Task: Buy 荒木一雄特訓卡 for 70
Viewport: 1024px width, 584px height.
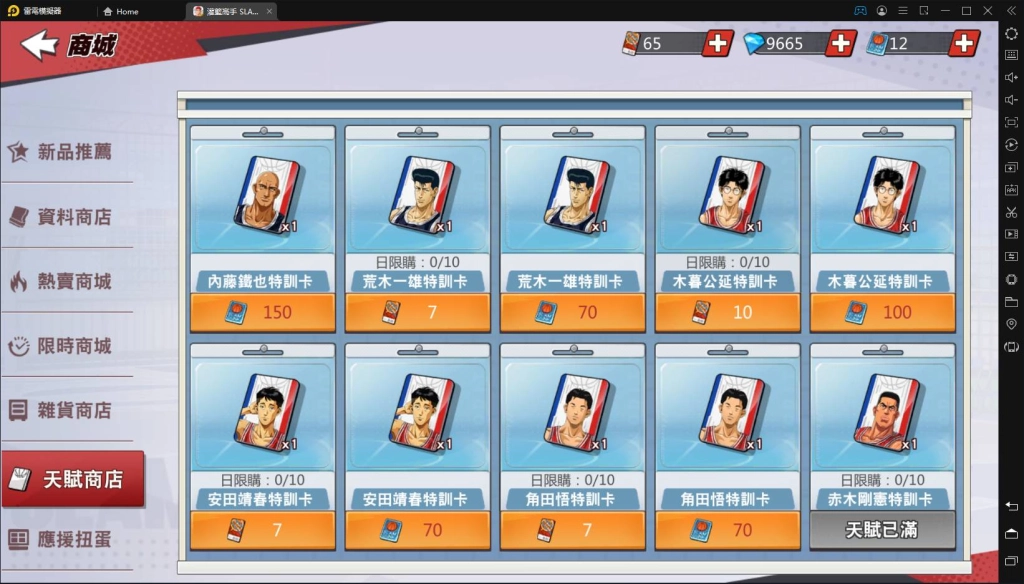Action: tap(573, 312)
